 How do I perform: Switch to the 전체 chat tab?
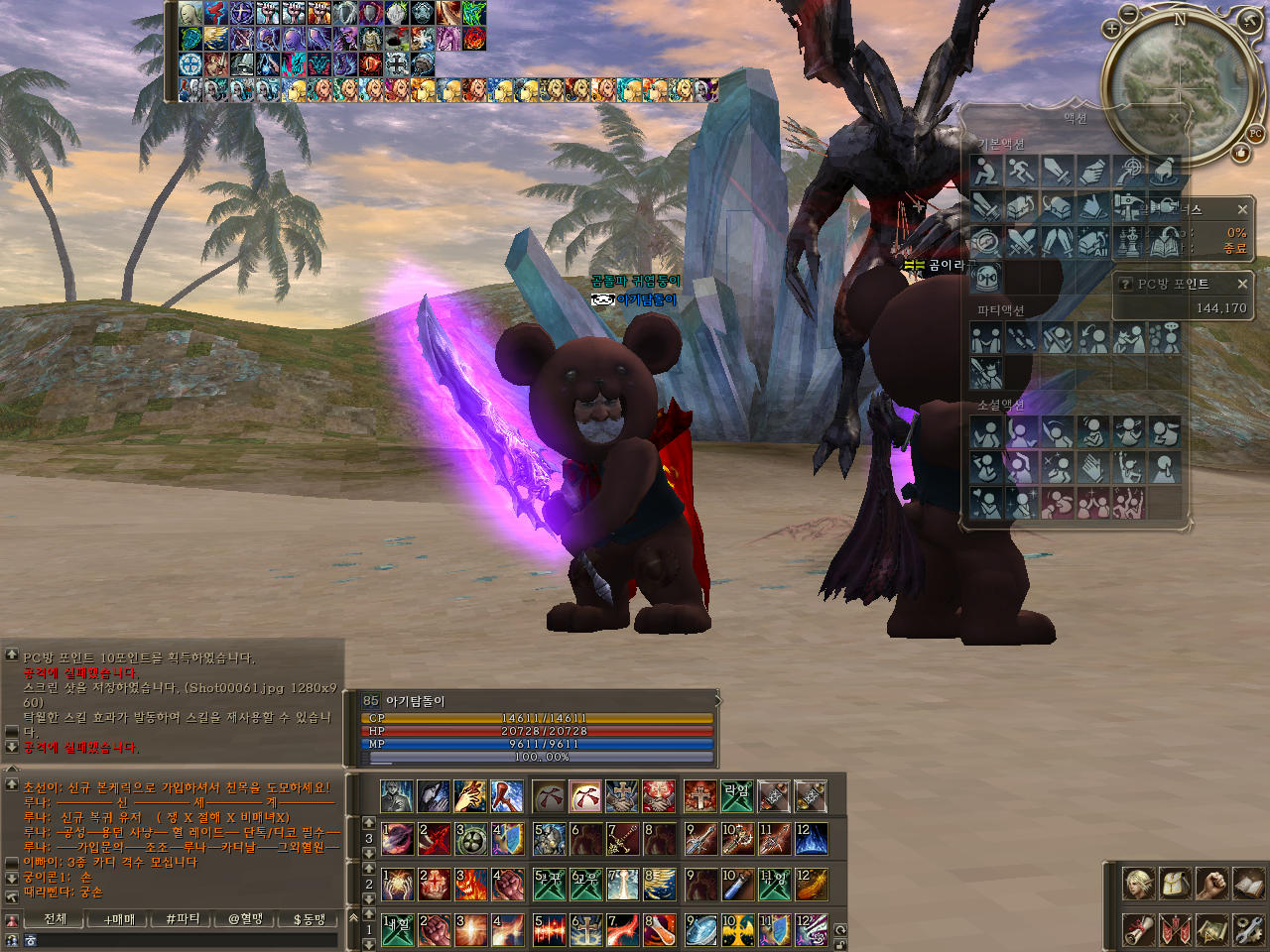click(x=56, y=919)
